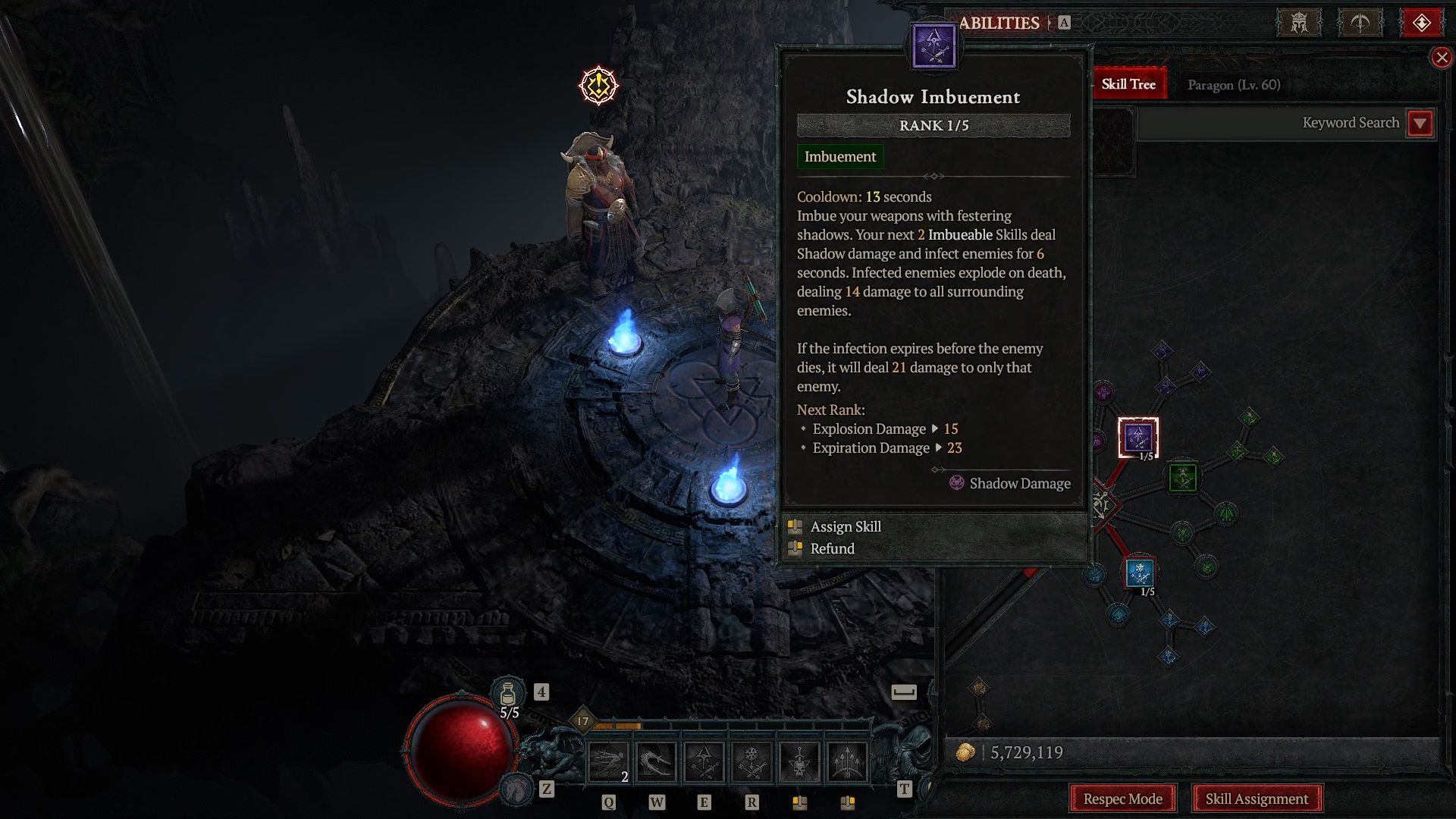
Task: Open Skill Assignment
Action: 1257,799
